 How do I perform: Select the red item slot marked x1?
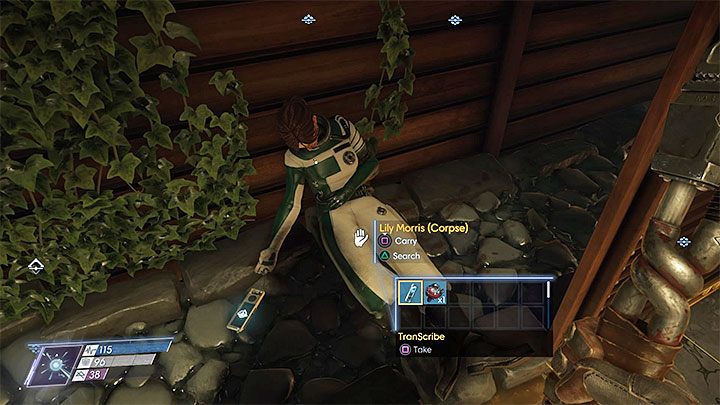[x=436, y=292]
